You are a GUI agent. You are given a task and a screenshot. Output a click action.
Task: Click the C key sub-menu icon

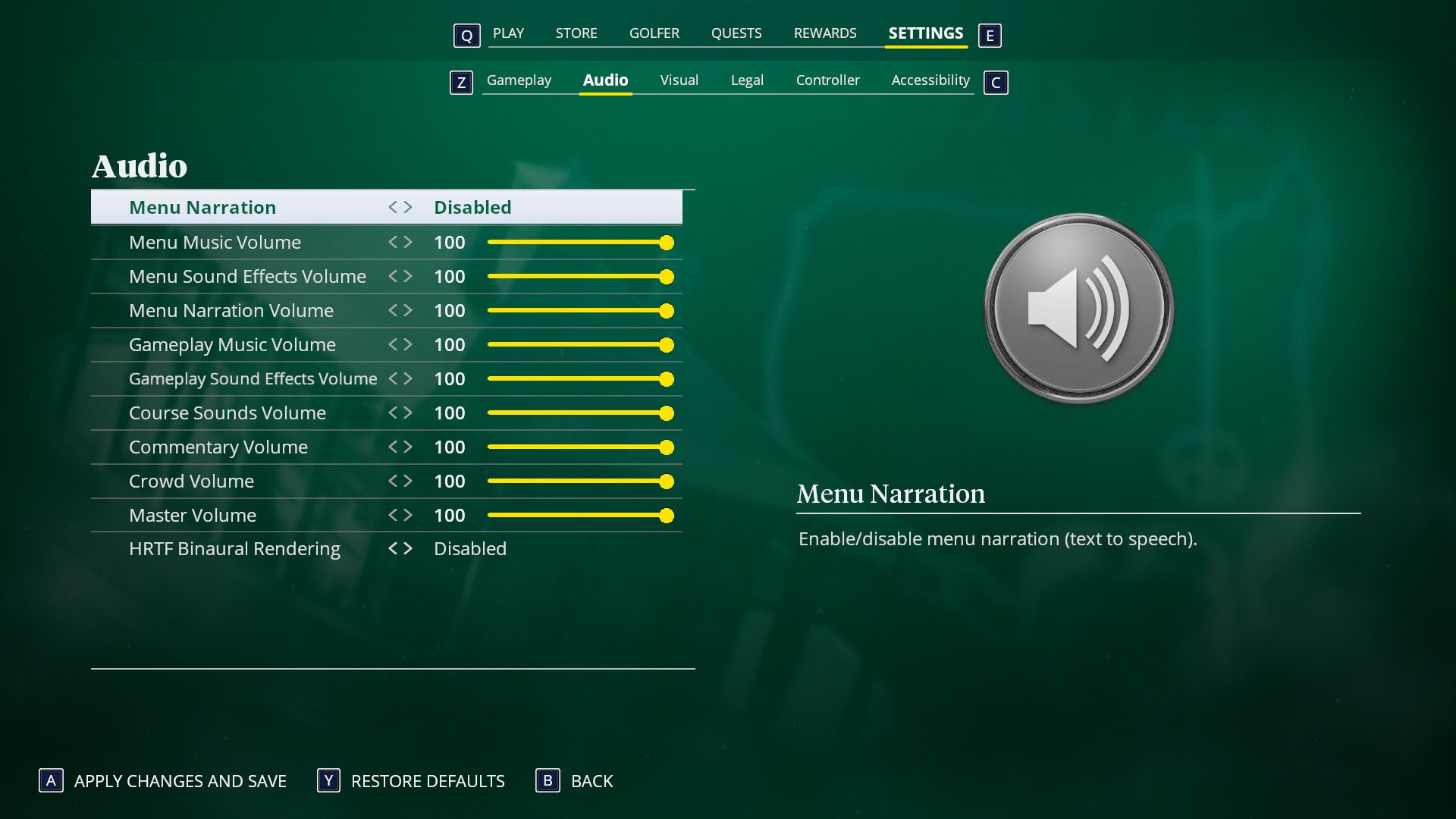tap(996, 83)
